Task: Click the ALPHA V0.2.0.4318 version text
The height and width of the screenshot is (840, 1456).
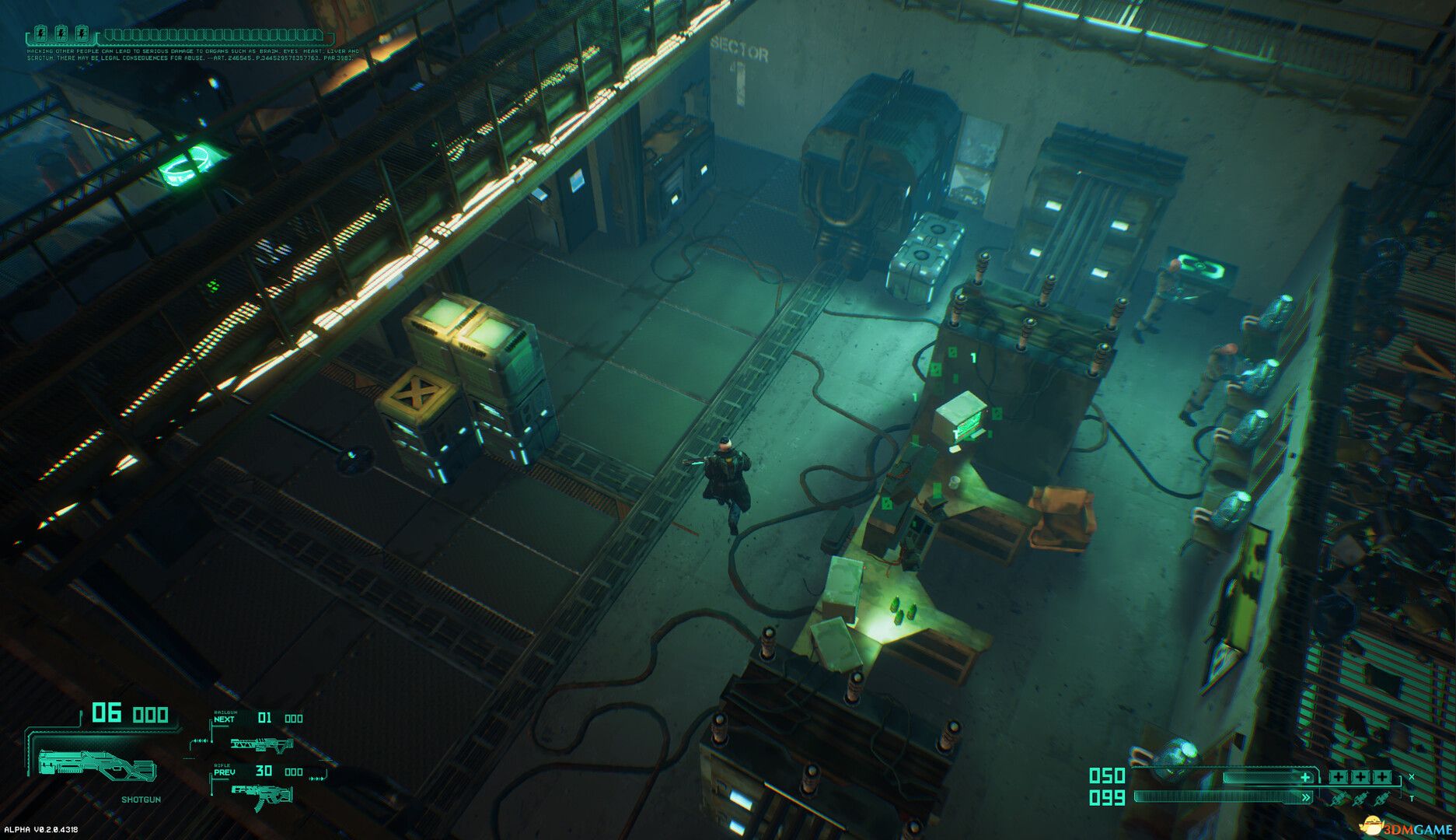Action: (x=40, y=831)
